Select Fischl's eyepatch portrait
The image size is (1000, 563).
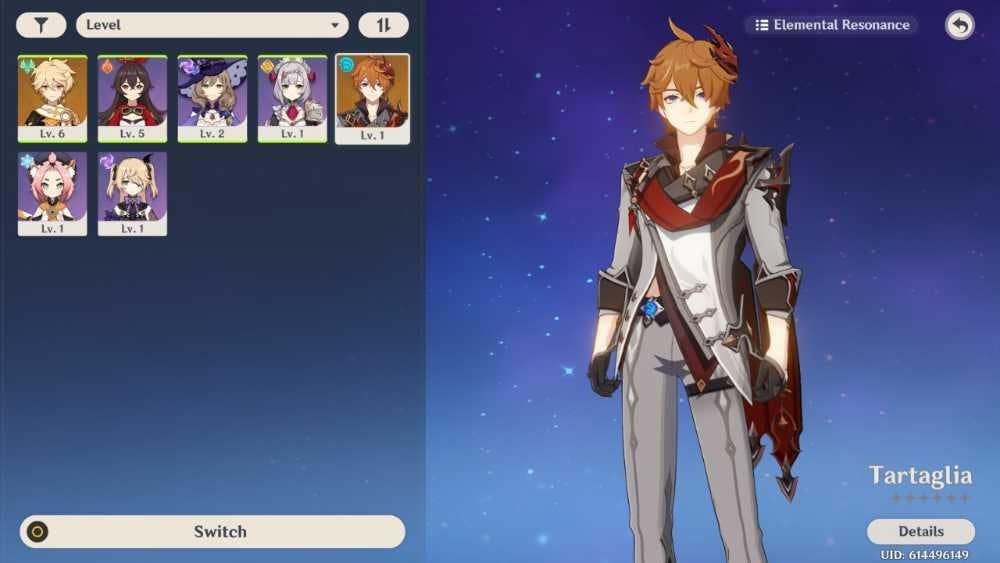[132, 193]
